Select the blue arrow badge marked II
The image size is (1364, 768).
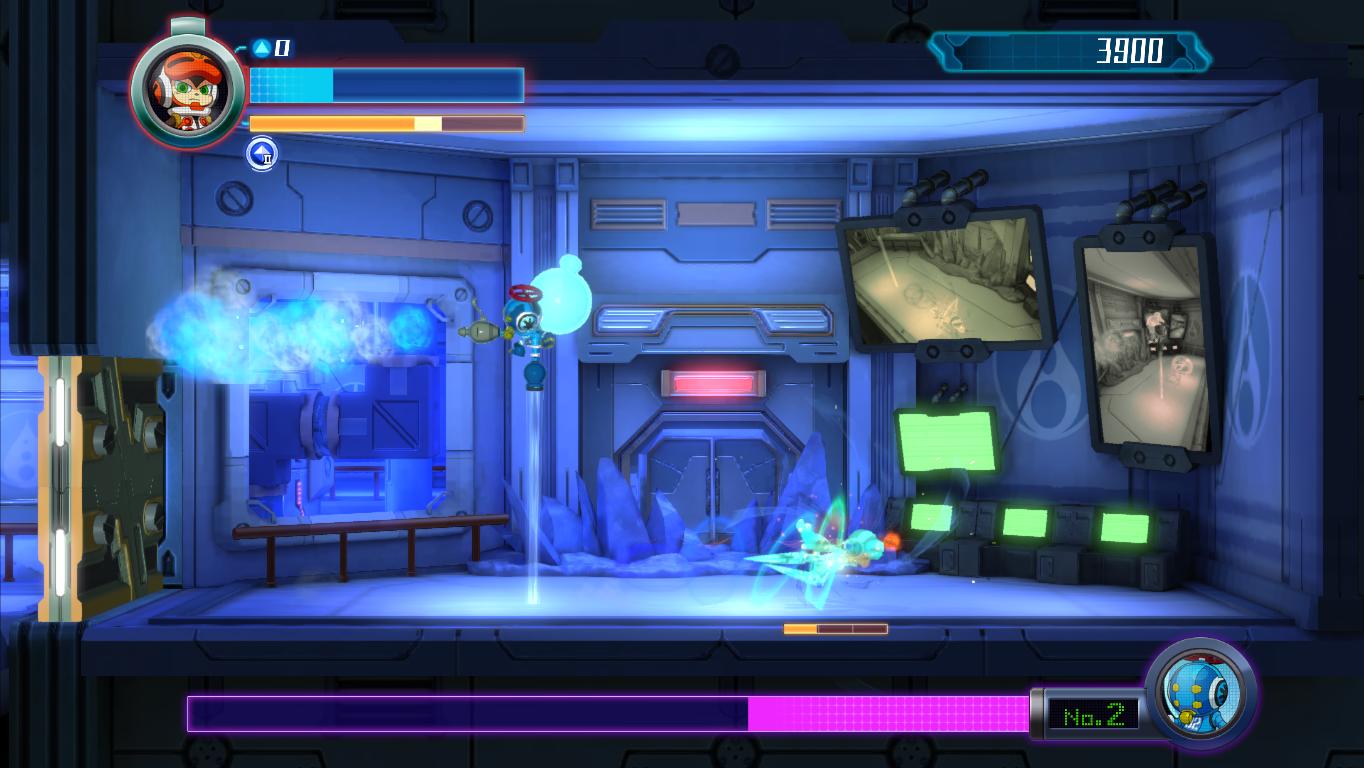(x=261, y=155)
